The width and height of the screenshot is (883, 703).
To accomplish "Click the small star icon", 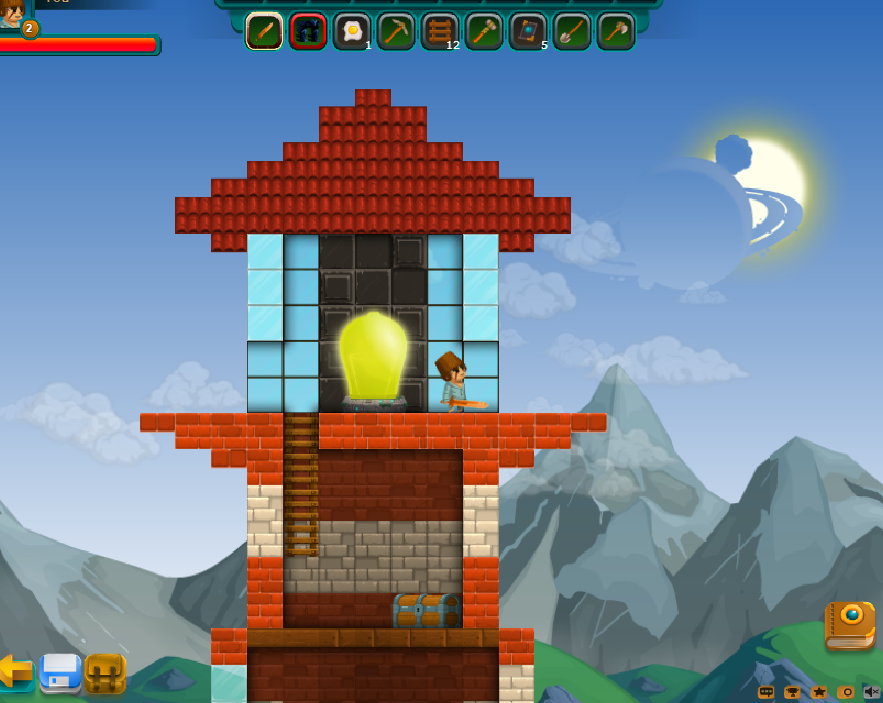I will click(819, 692).
